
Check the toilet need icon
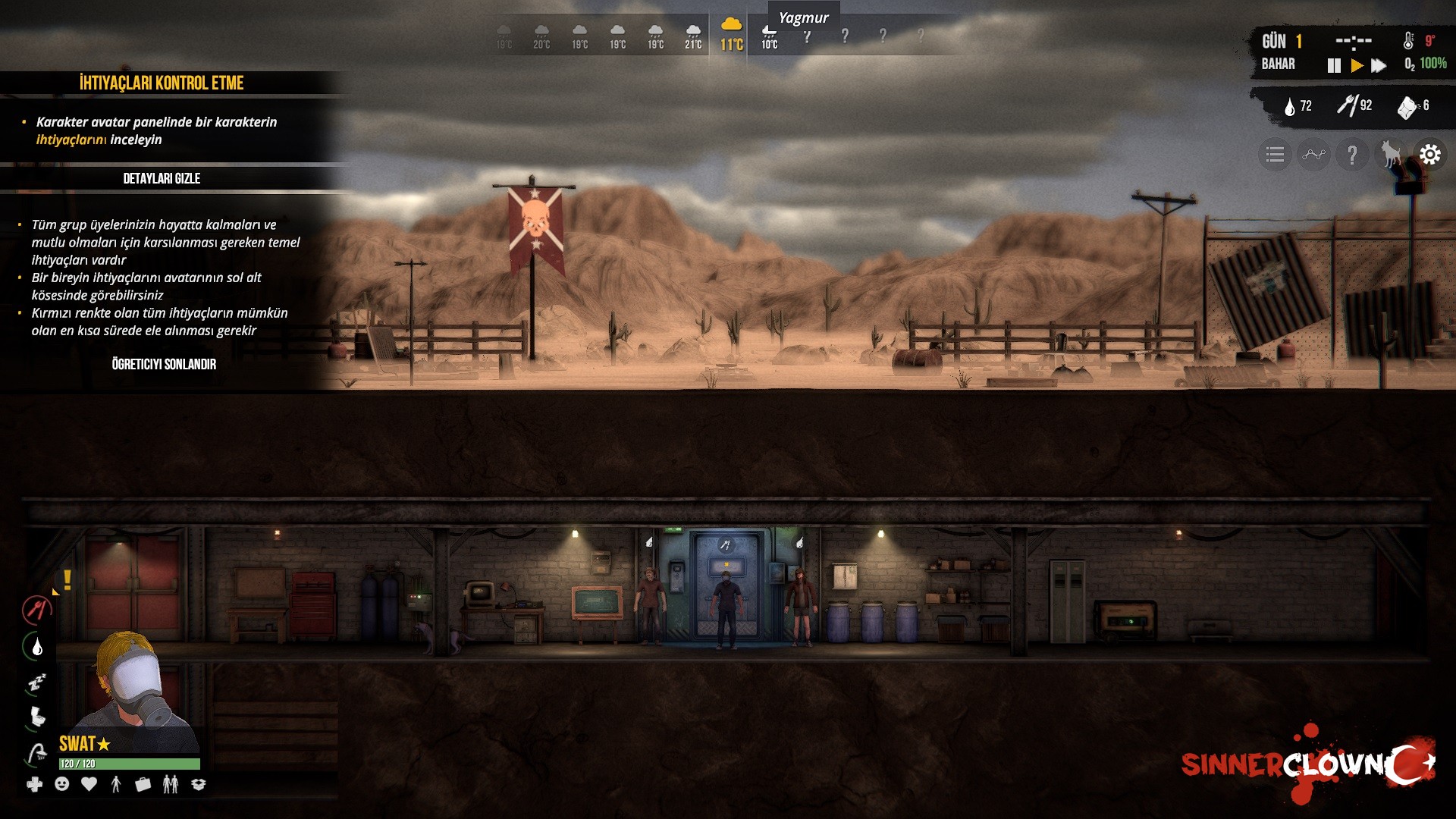tap(36, 717)
